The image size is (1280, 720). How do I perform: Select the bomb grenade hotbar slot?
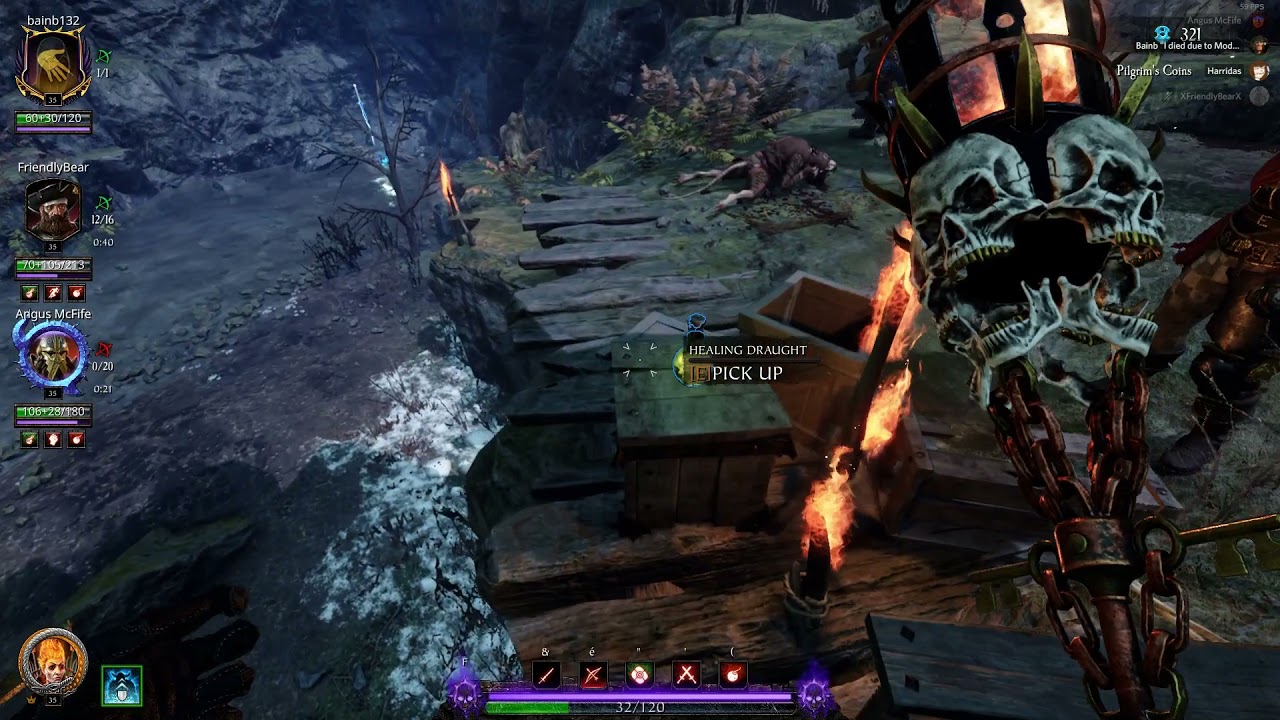[x=732, y=675]
